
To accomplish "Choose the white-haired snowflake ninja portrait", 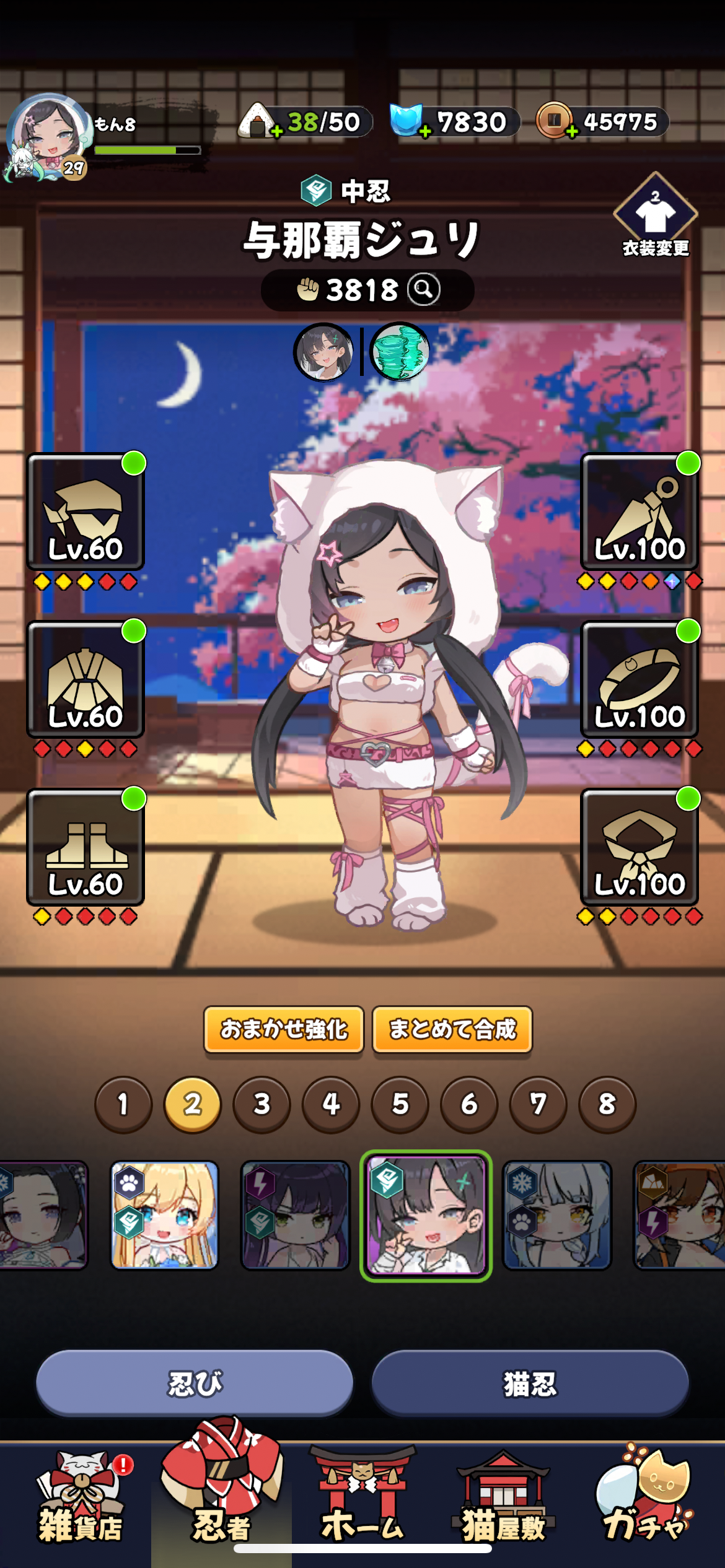I will tap(557, 1215).
